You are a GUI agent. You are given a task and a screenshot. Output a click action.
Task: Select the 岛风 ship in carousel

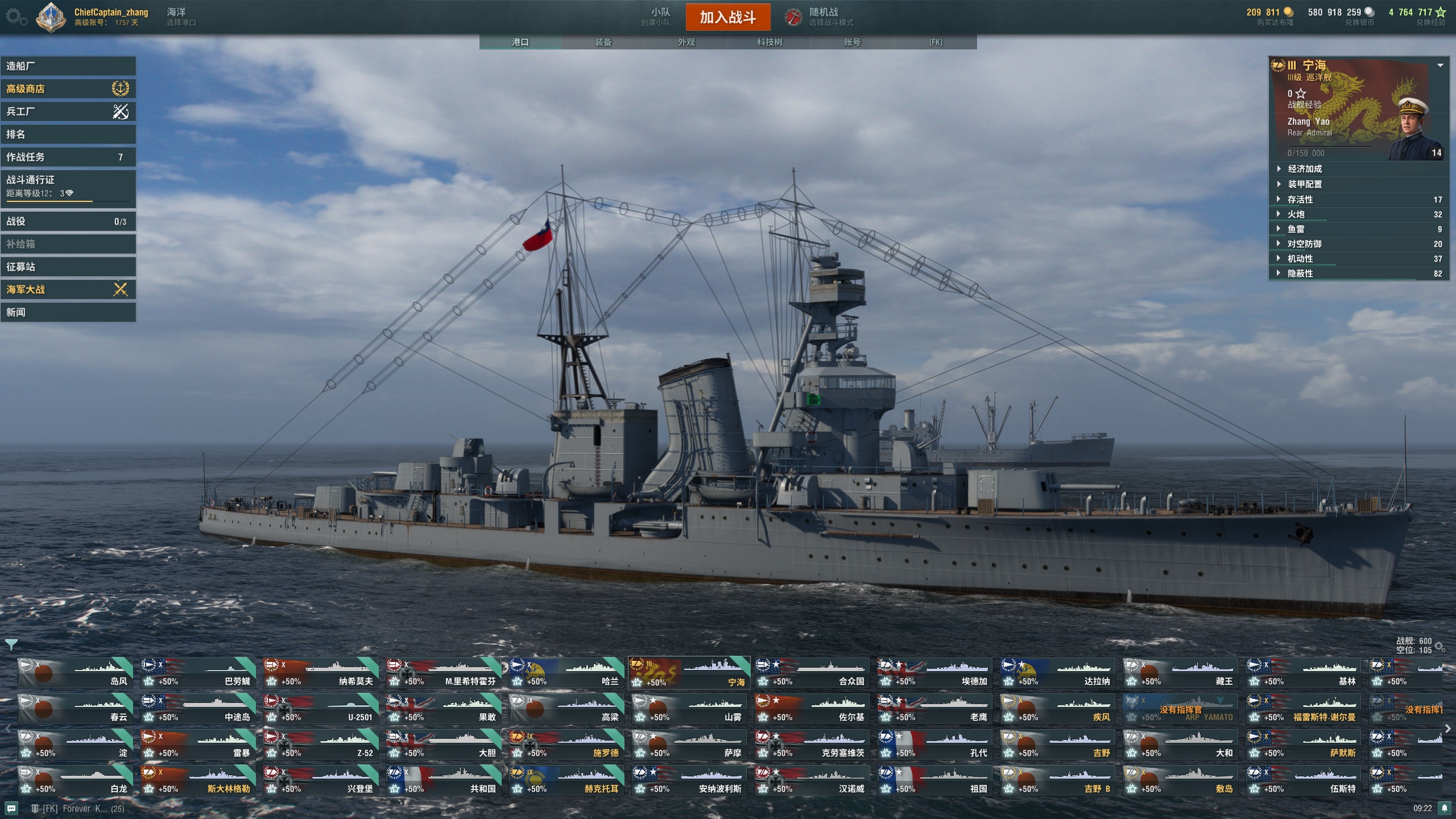tap(75, 673)
